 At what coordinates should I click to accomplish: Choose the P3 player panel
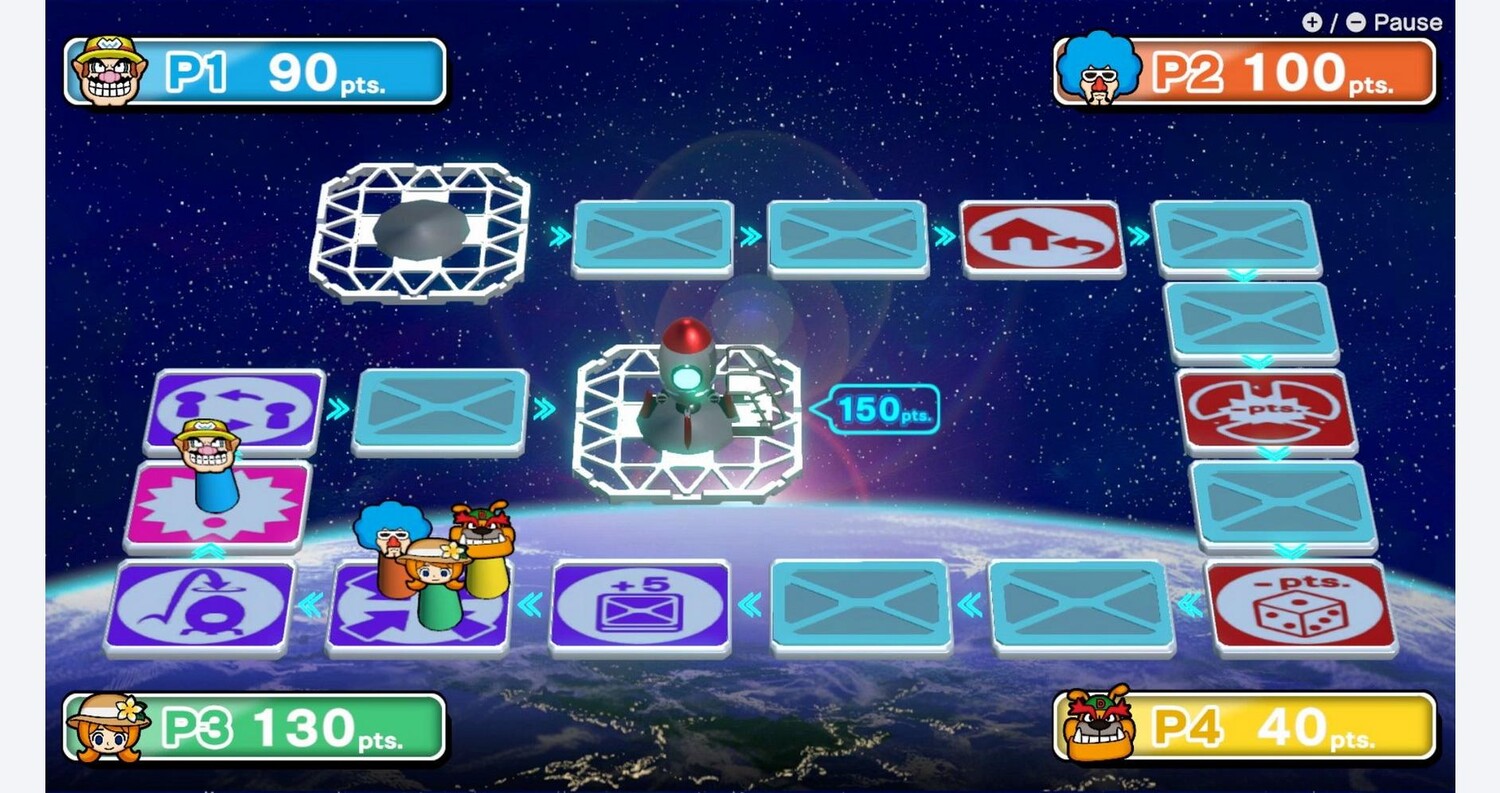point(255,727)
